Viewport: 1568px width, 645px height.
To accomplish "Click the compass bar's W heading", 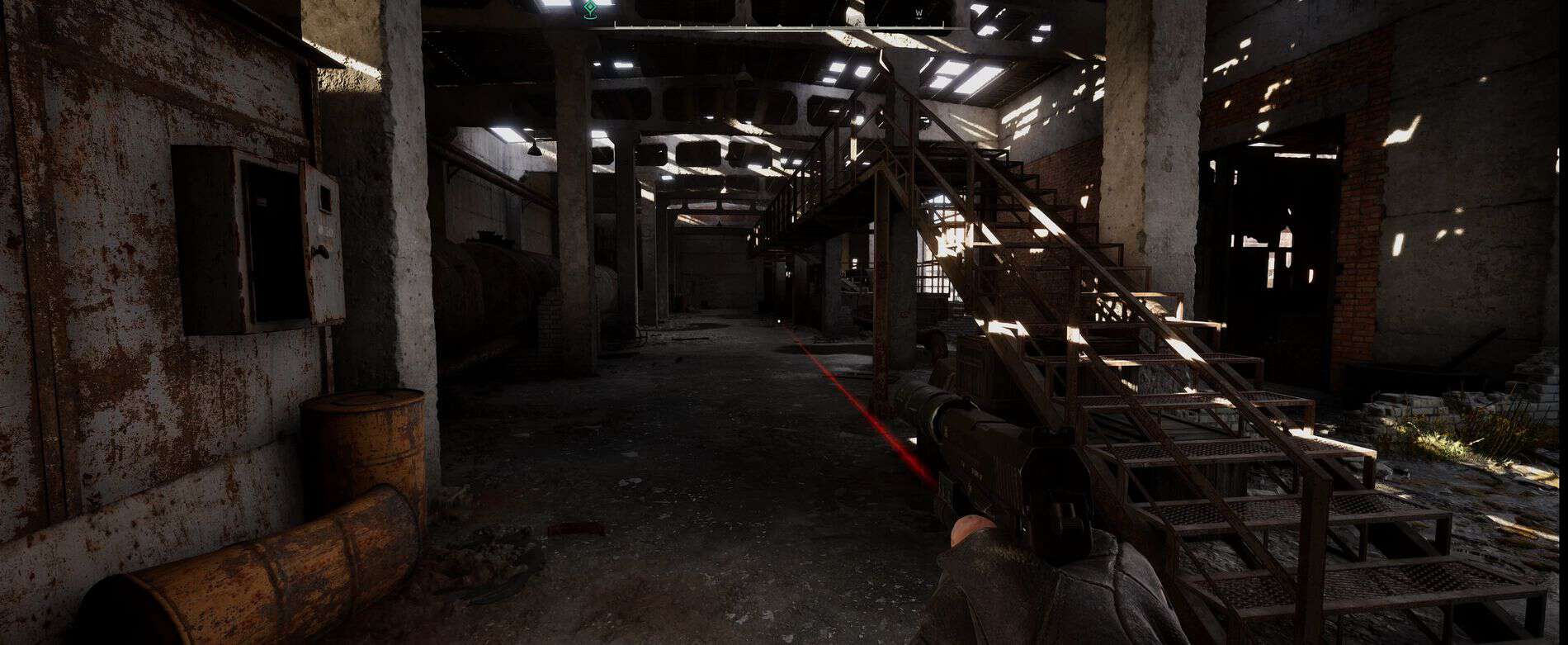I will [x=918, y=12].
